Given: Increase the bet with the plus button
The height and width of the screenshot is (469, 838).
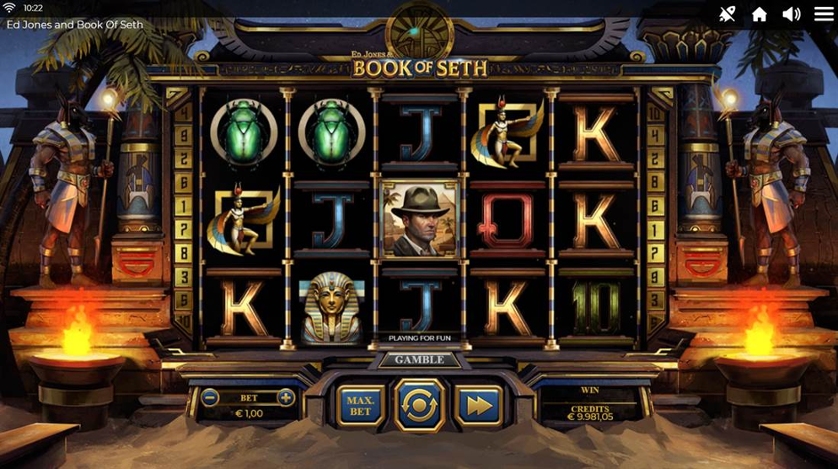Looking at the screenshot, I should point(285,397).
